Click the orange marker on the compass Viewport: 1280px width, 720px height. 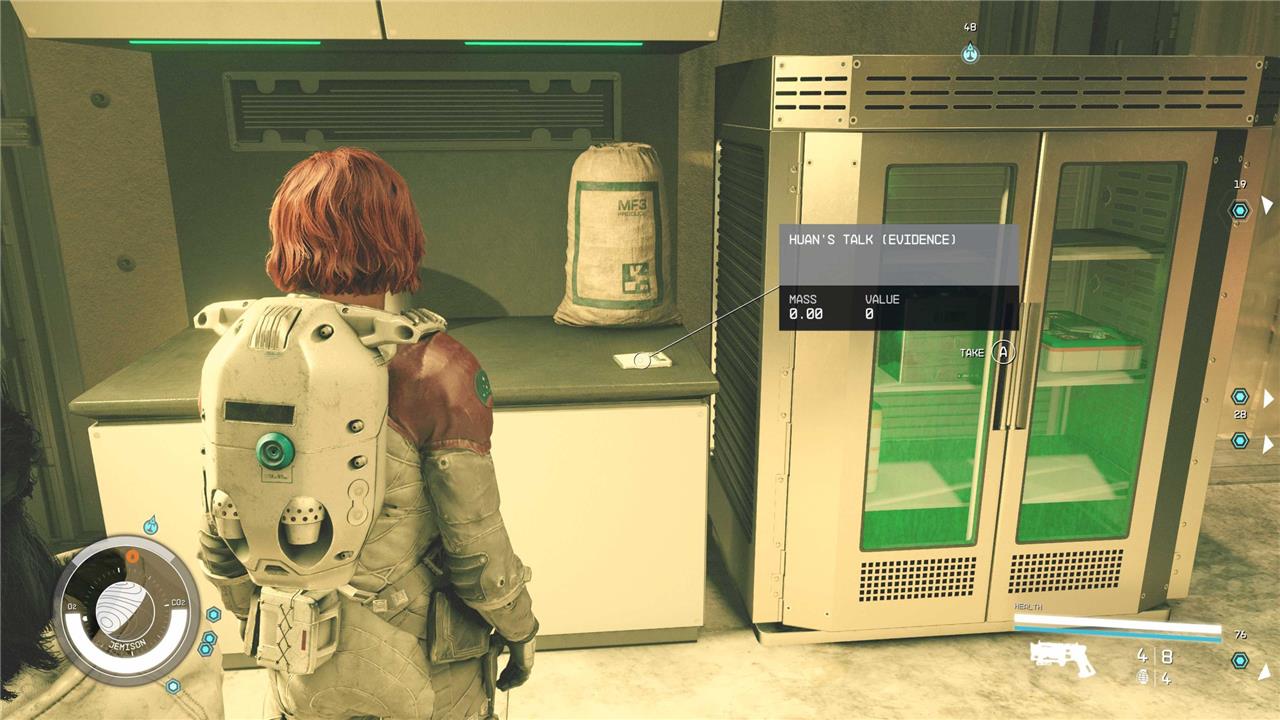coord(132,555)
